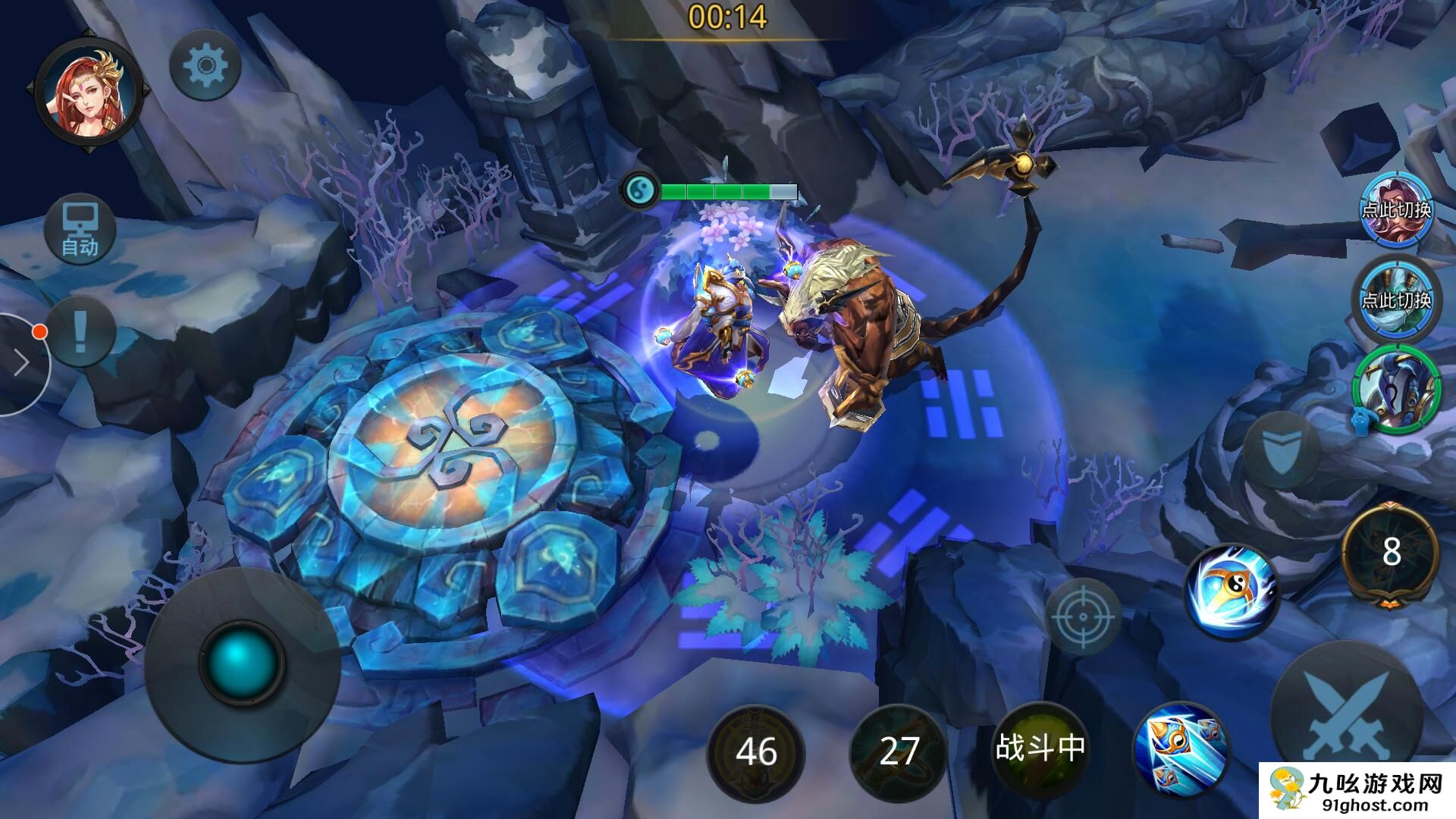
Task: Expand the left side arrow panel
Action: click(x=21, y=364)
